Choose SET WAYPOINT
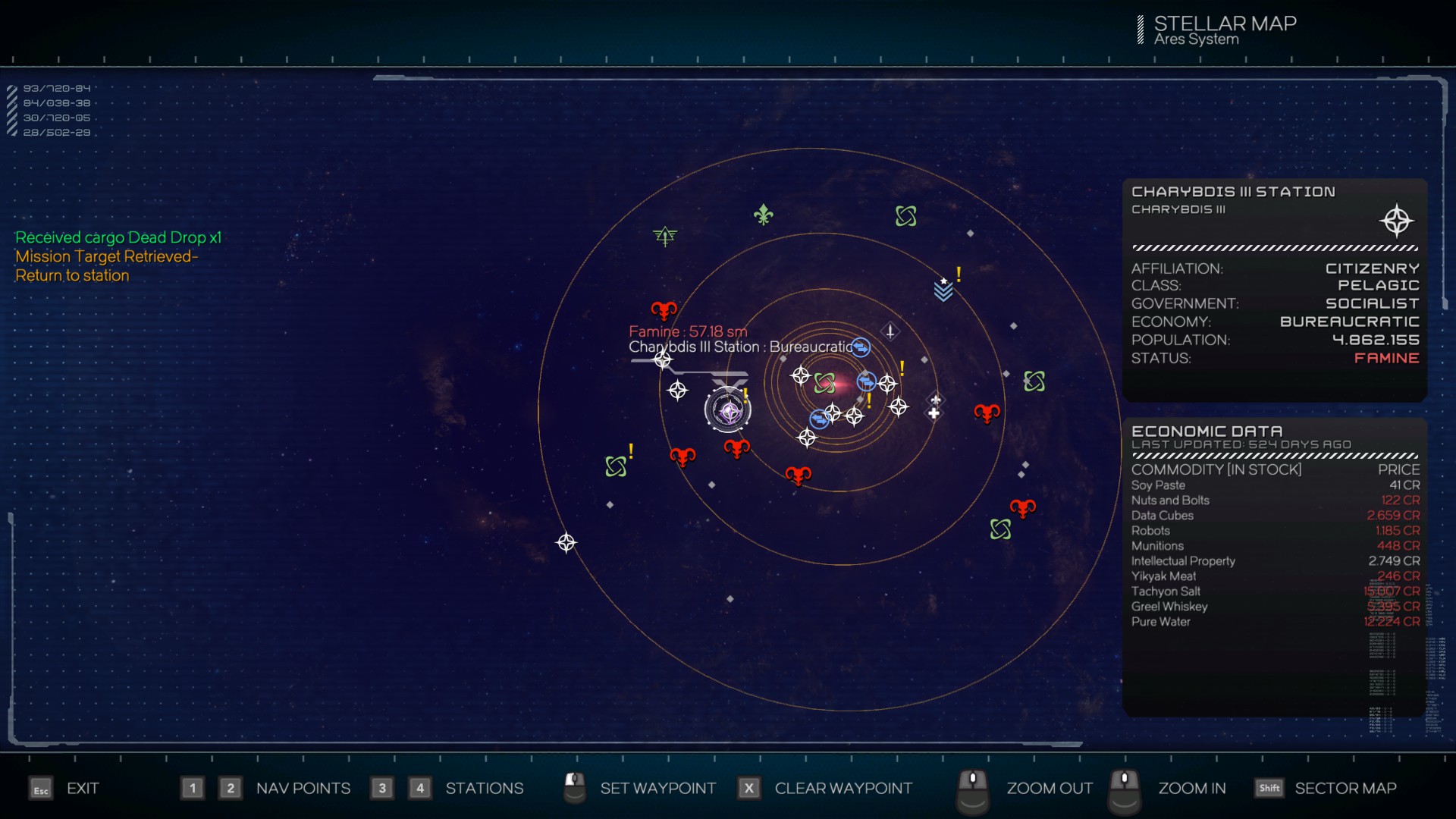 coord(657,789)
